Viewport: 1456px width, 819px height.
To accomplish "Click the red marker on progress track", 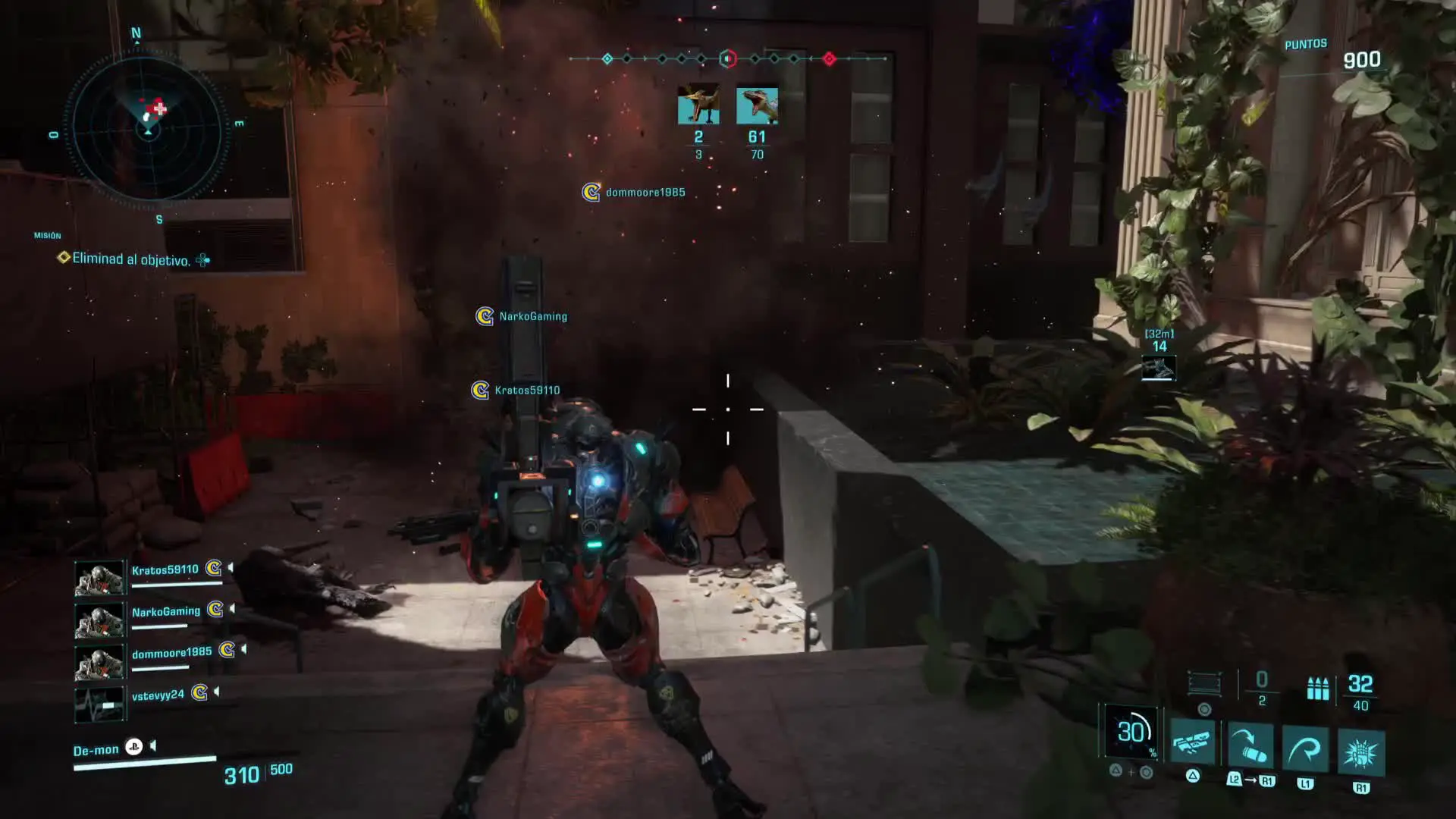I will pos(829,58).
